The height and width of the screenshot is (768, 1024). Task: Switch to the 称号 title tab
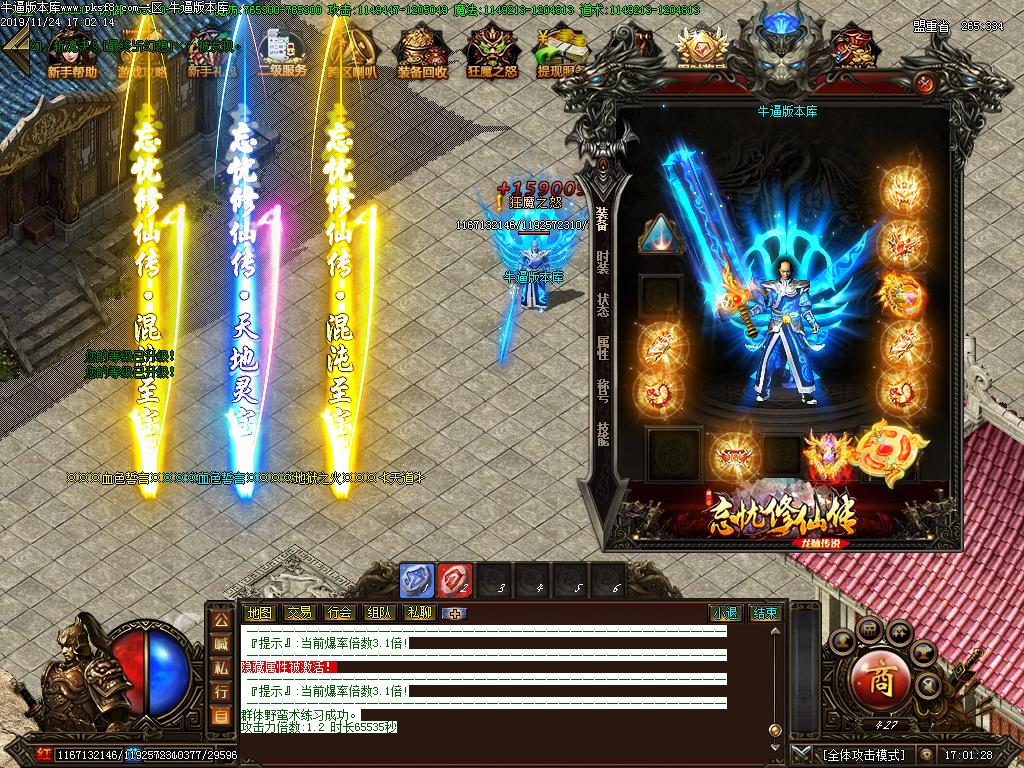click(602, 390)
